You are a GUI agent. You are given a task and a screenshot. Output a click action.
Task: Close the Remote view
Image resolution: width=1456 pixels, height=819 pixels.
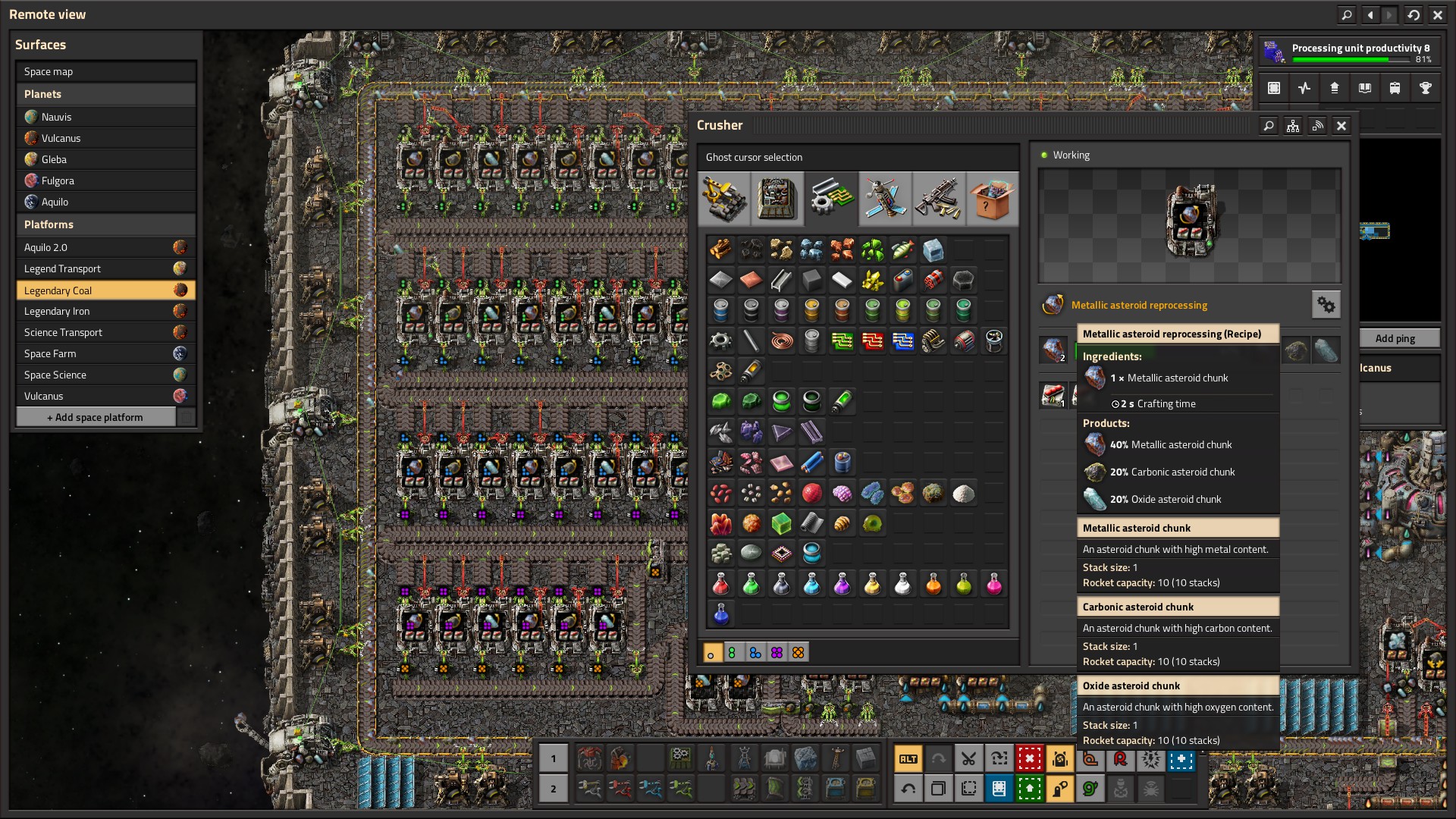click(x=1437, y=14)
